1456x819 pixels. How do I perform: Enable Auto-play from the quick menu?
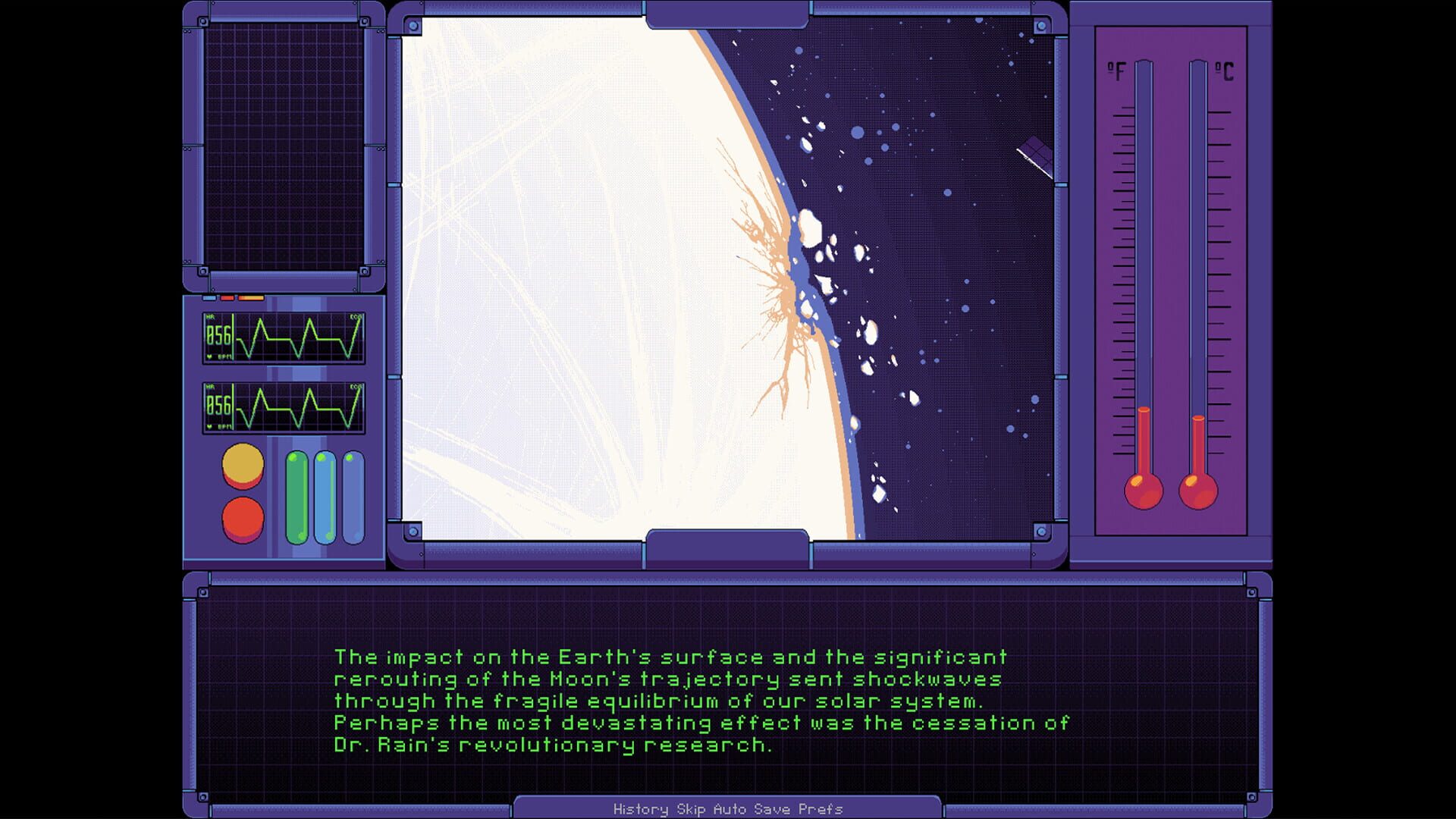729,809
